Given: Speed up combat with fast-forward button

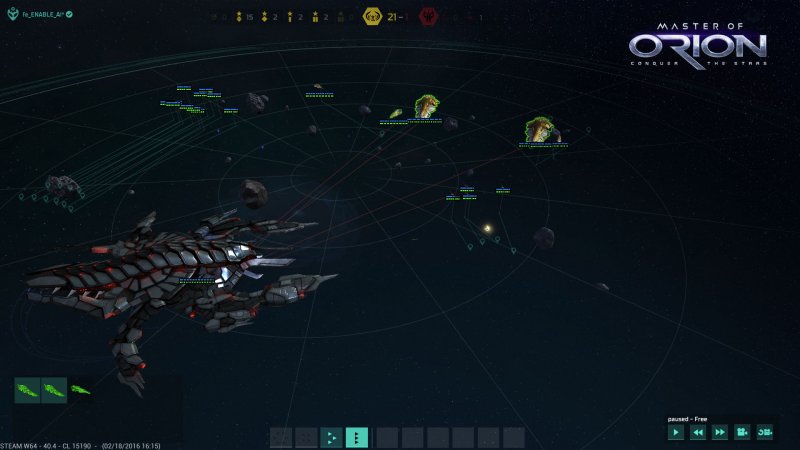Looking at the screenshot, I should point(719,432).
